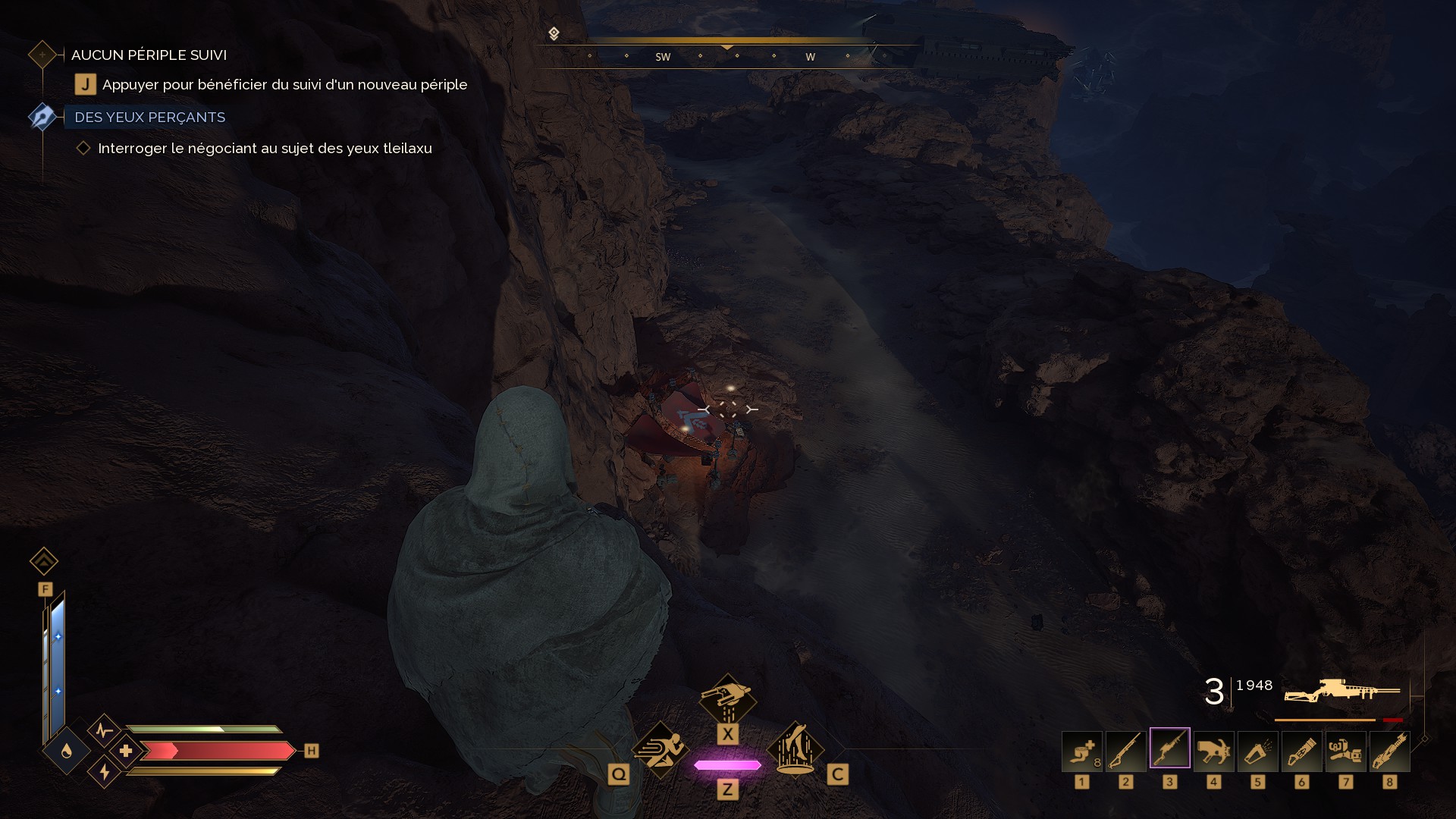This screenshot has width=1456, height=819.
Task: Equip the jagged blade tool in slot eight
Action: tap(1389, 751)
